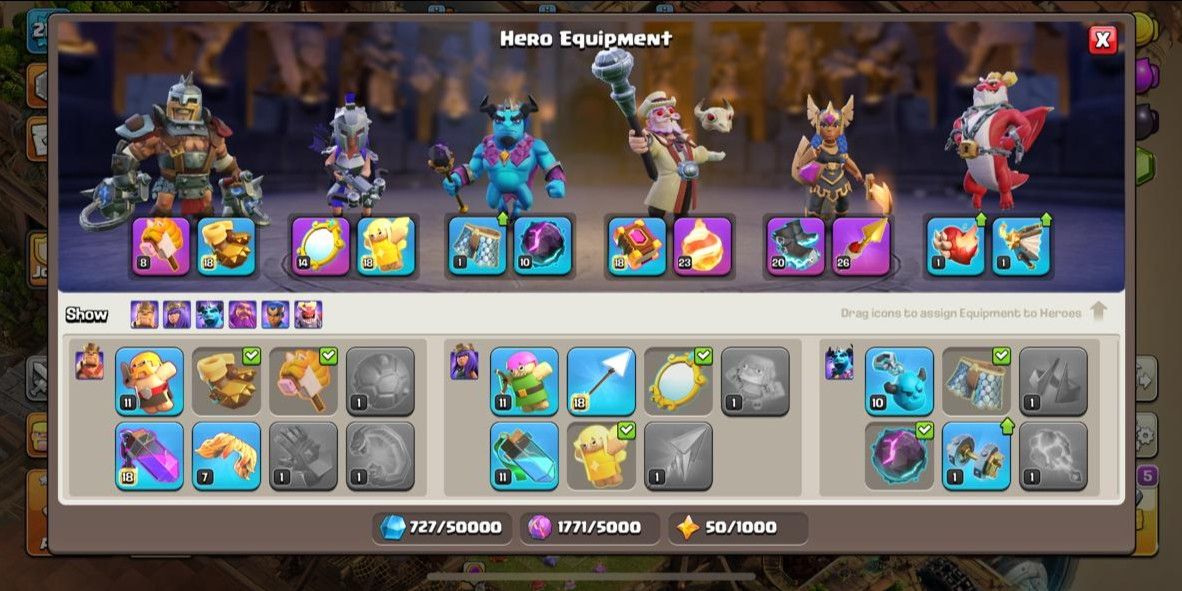The width and height of the screenshot is (1182, 591).
Task: Select the equipped Healer Puppet slot
Action: tap(386, 246)
